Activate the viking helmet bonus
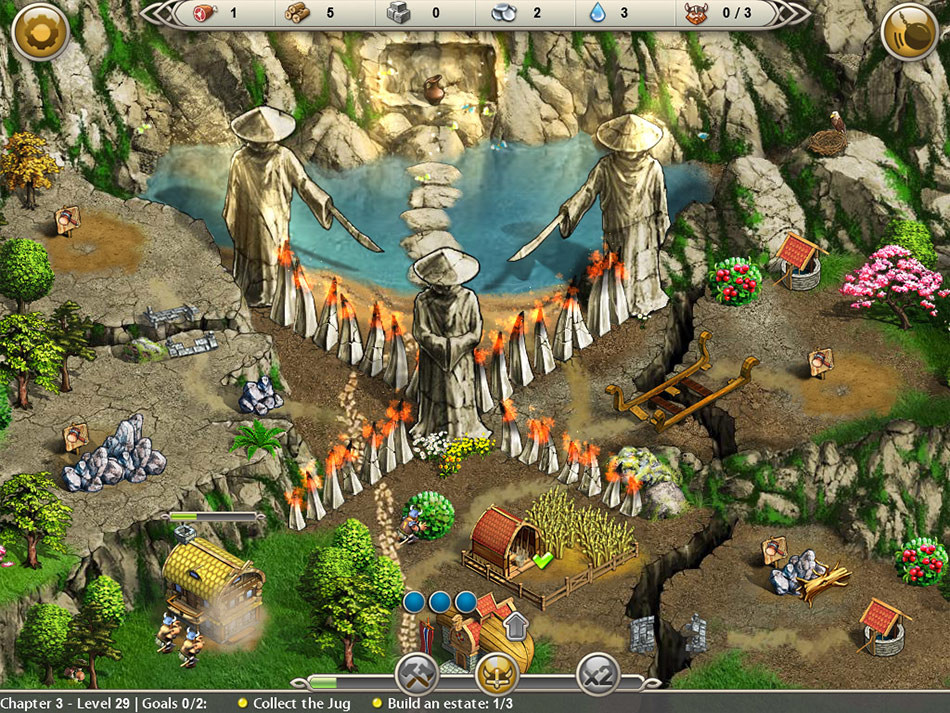This screenshot has height=713, width=950. (496, 675)
